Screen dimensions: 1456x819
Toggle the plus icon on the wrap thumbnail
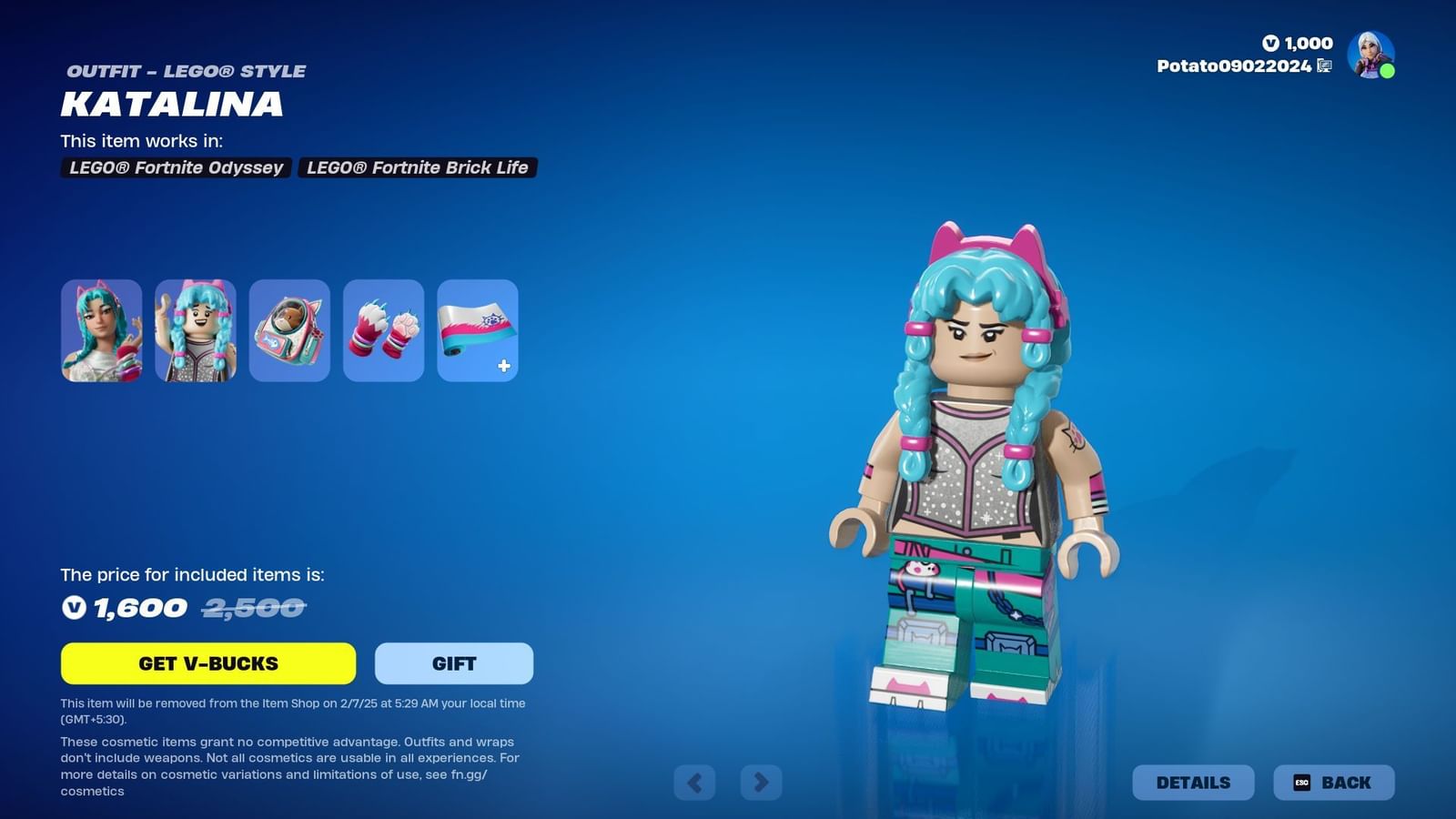point(501,367)
